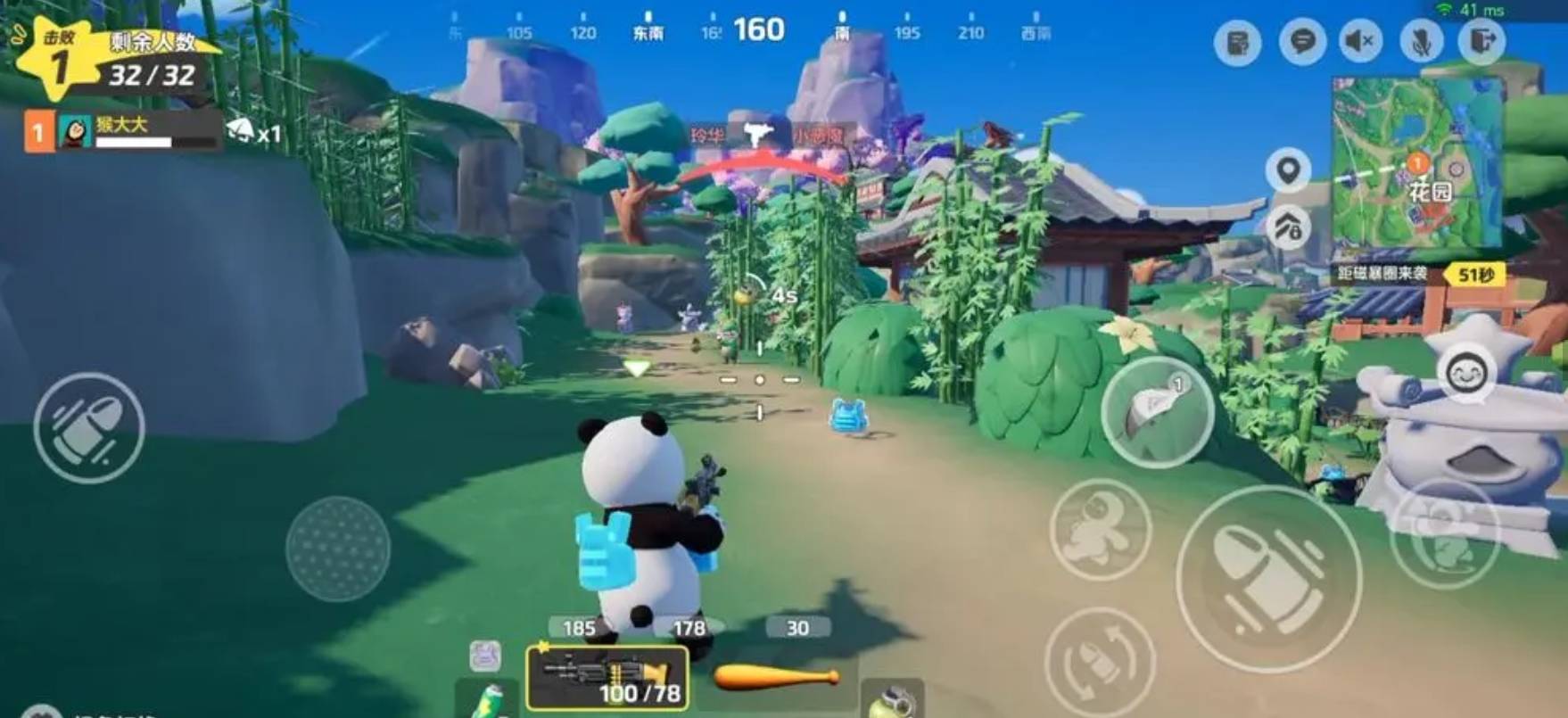
Task: Tap the left-side bullet fire button
Action: pos(89,428)
